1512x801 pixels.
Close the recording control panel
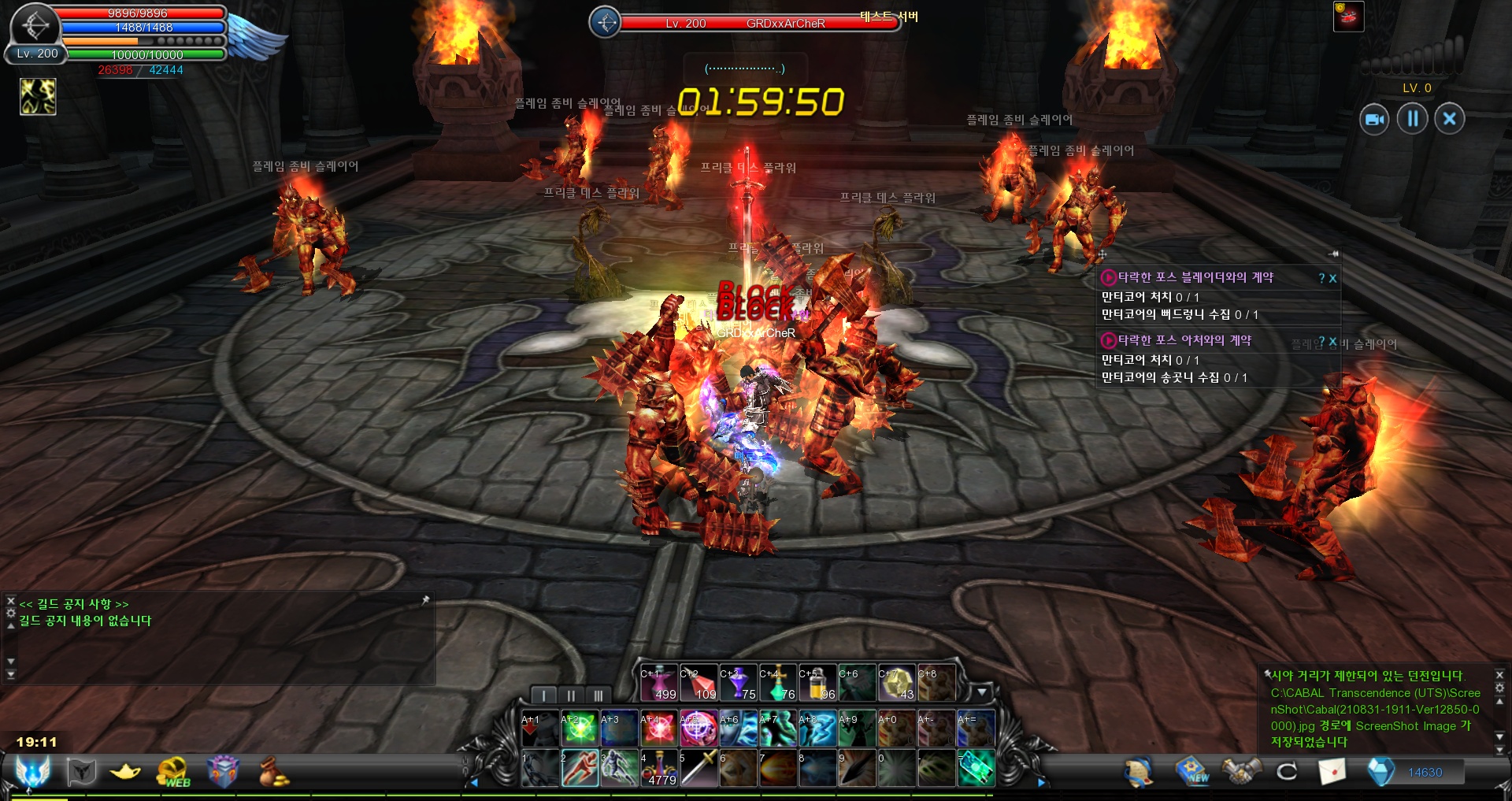coord(1449,119)
